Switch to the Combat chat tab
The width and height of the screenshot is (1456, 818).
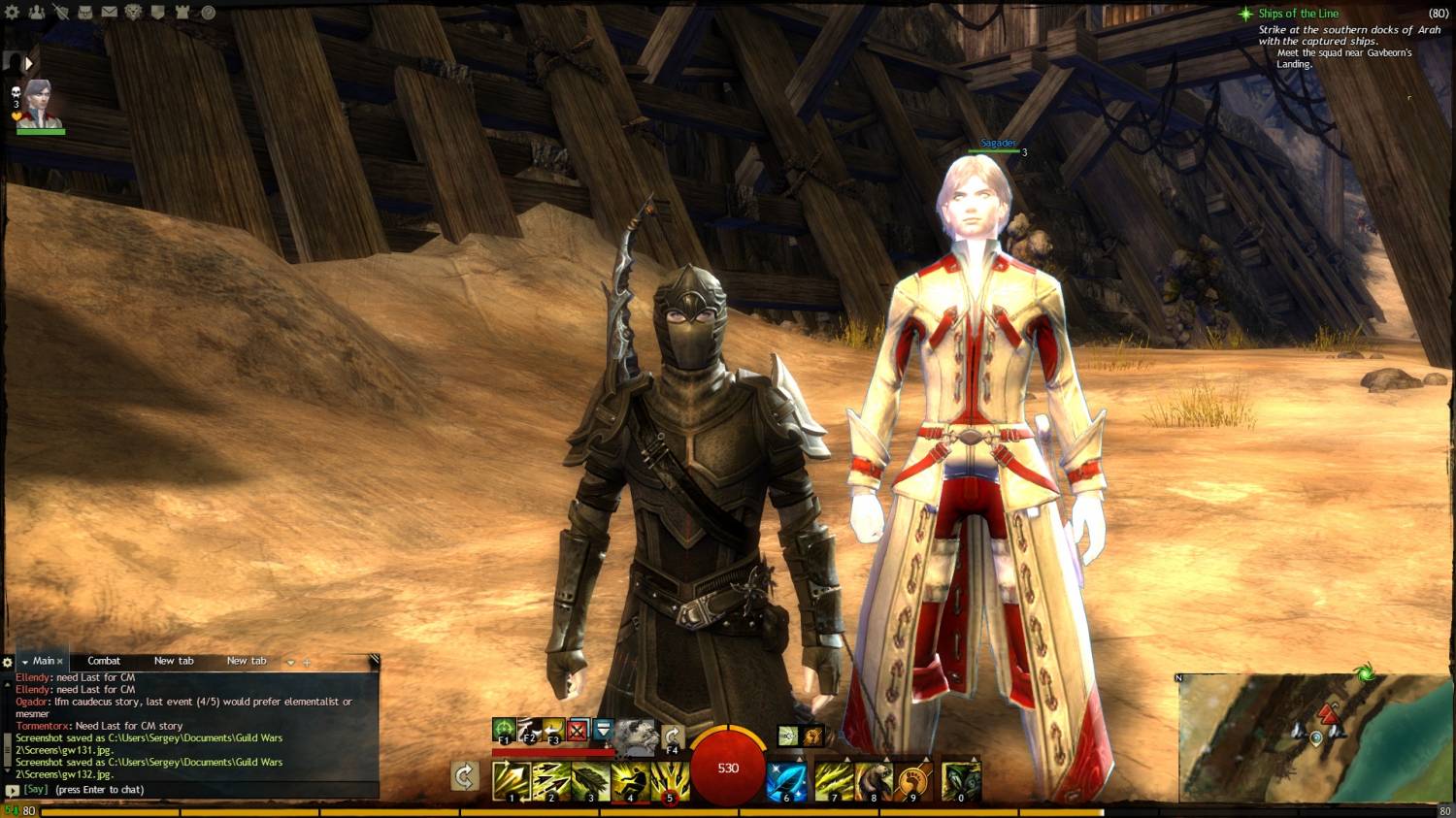pyautogui.click(x=104, y=661)
